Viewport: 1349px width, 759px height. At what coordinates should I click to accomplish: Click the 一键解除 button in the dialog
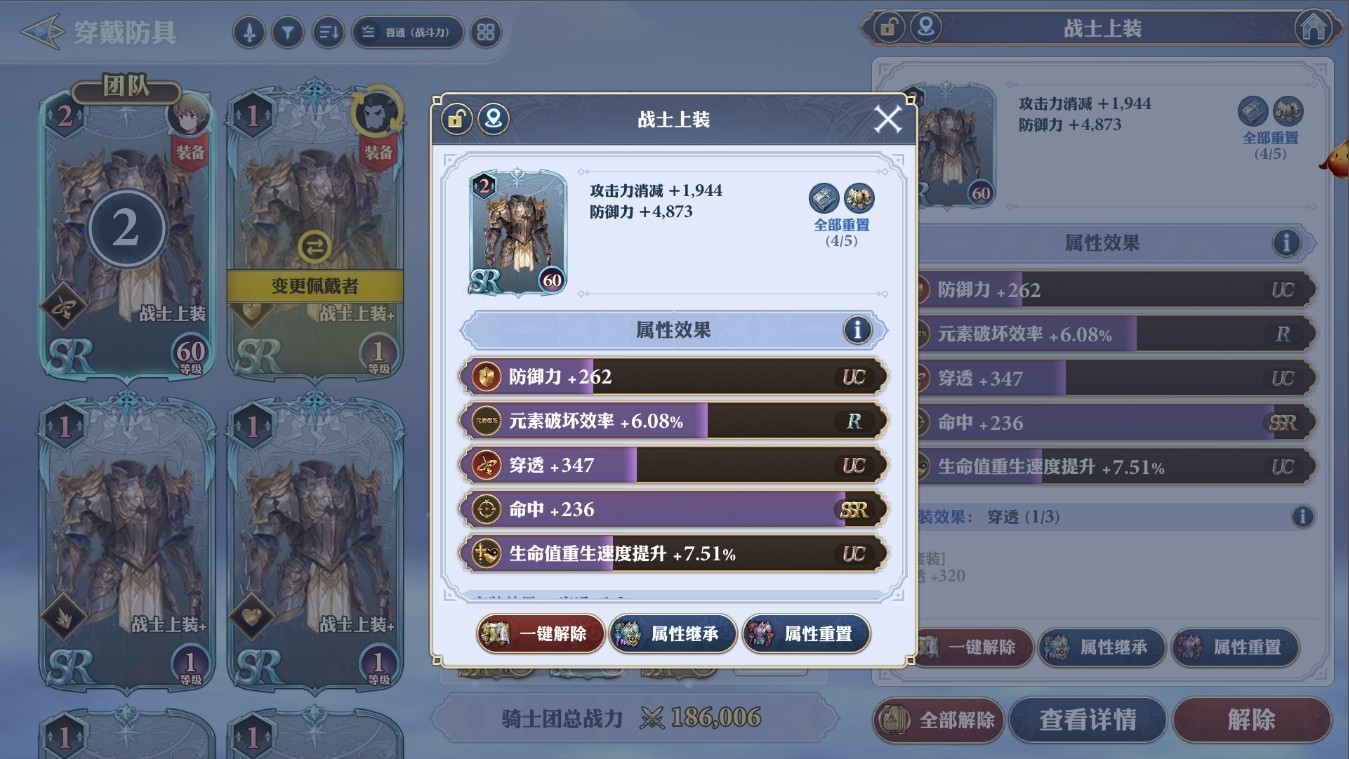539,633
